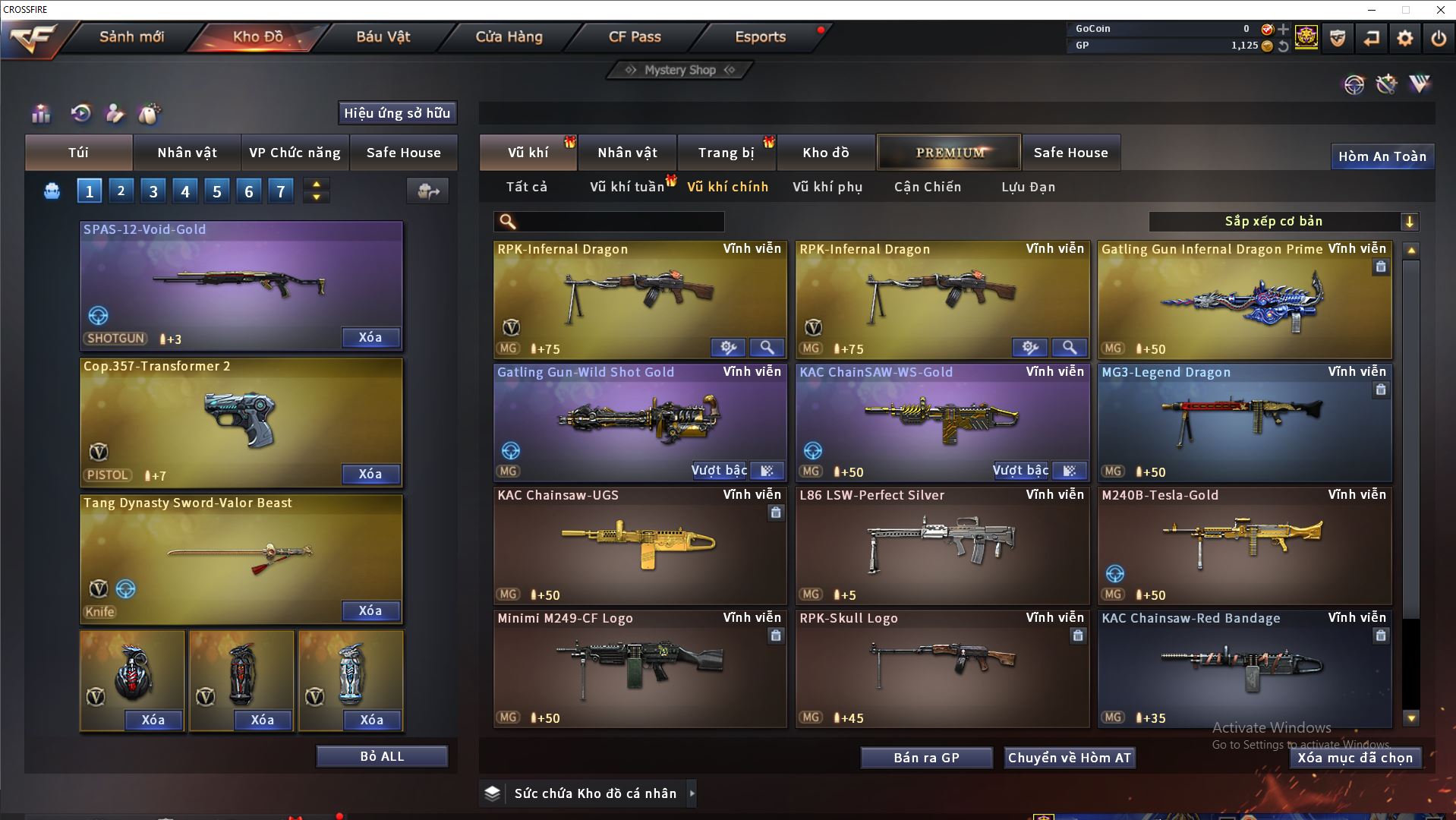Open the Cửa Hàng shop menu
Viewport: 1456px width, 820px height.
coord(509,36)
